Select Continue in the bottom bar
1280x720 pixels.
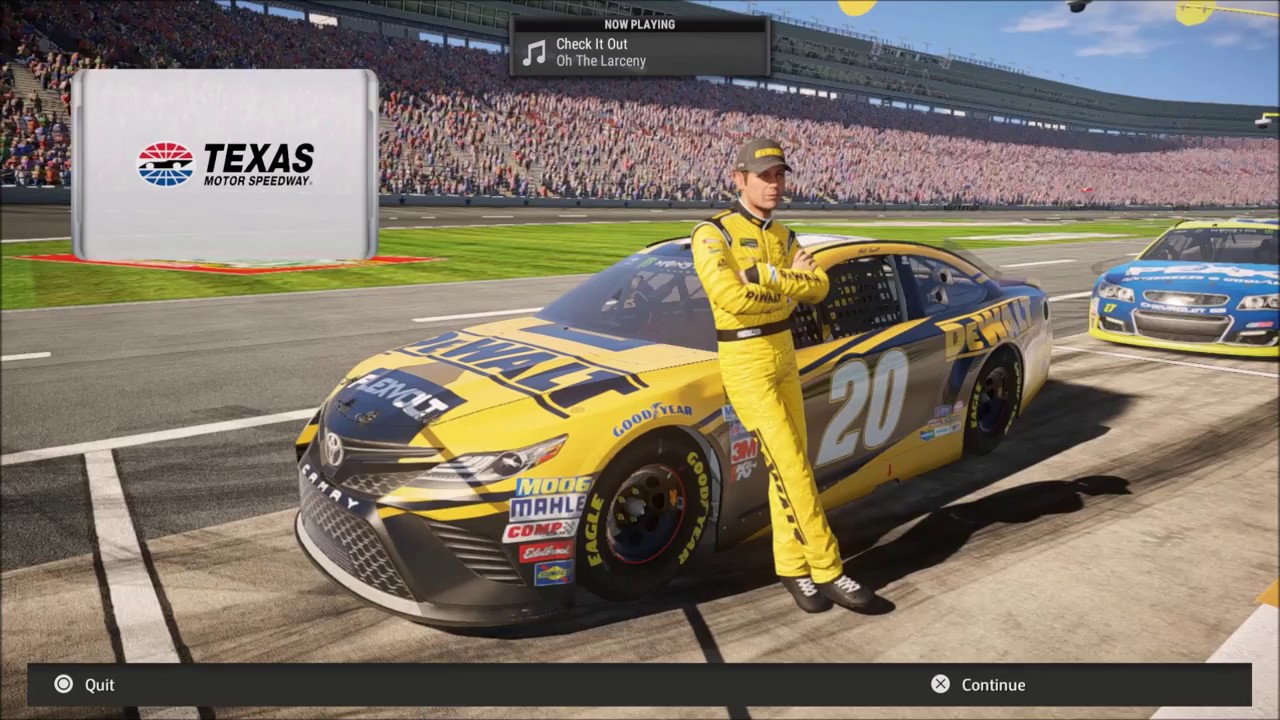(979, 685)
